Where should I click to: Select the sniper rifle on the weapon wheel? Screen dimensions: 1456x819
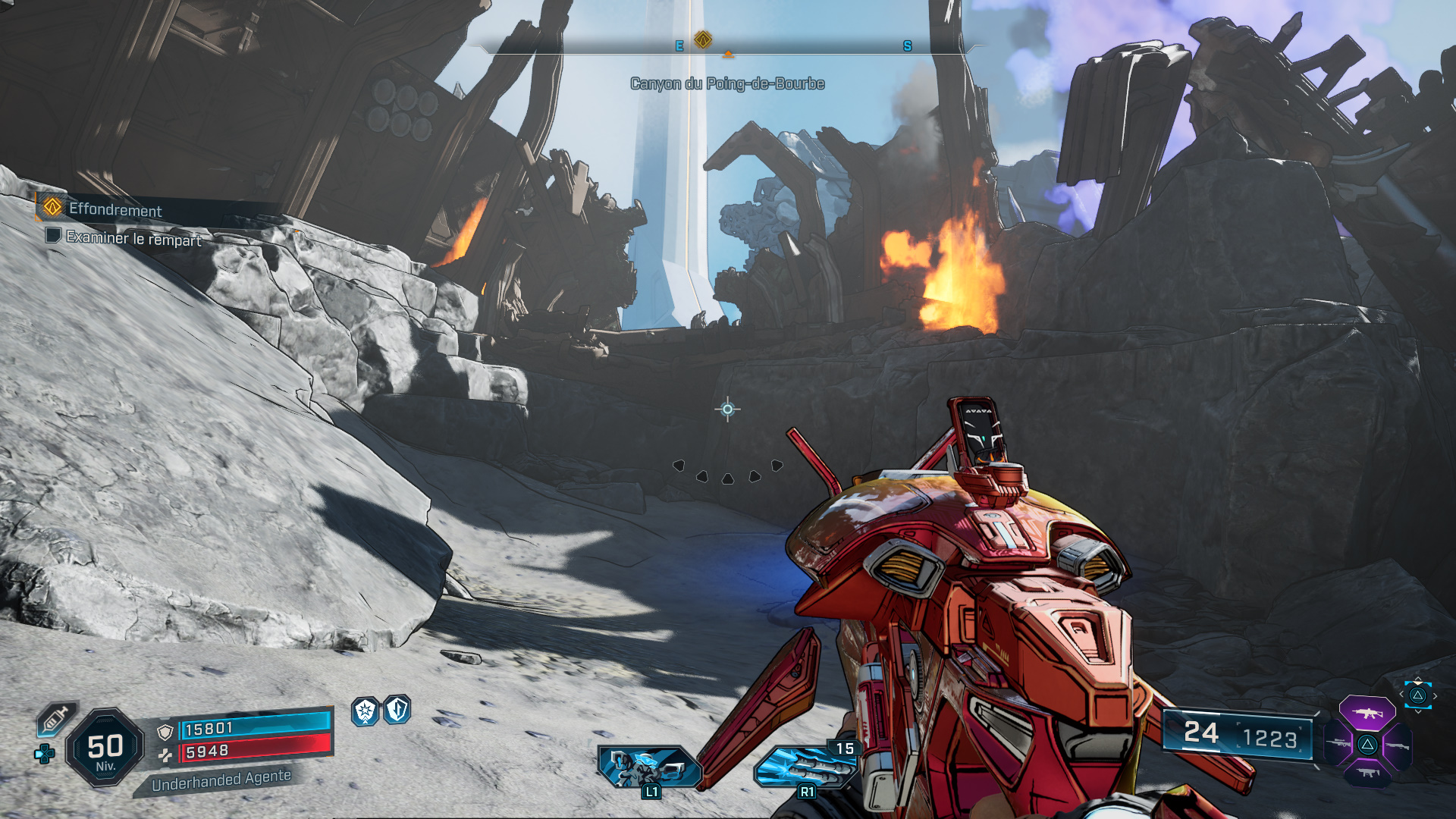click(1337, 743)
